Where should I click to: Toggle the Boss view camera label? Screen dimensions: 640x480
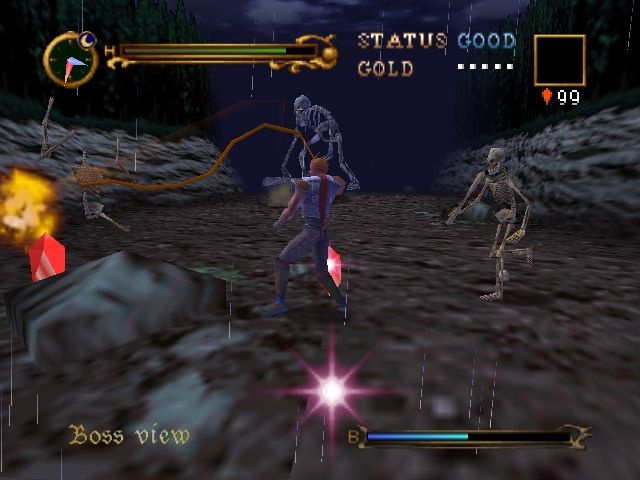[x=129, y=435]
